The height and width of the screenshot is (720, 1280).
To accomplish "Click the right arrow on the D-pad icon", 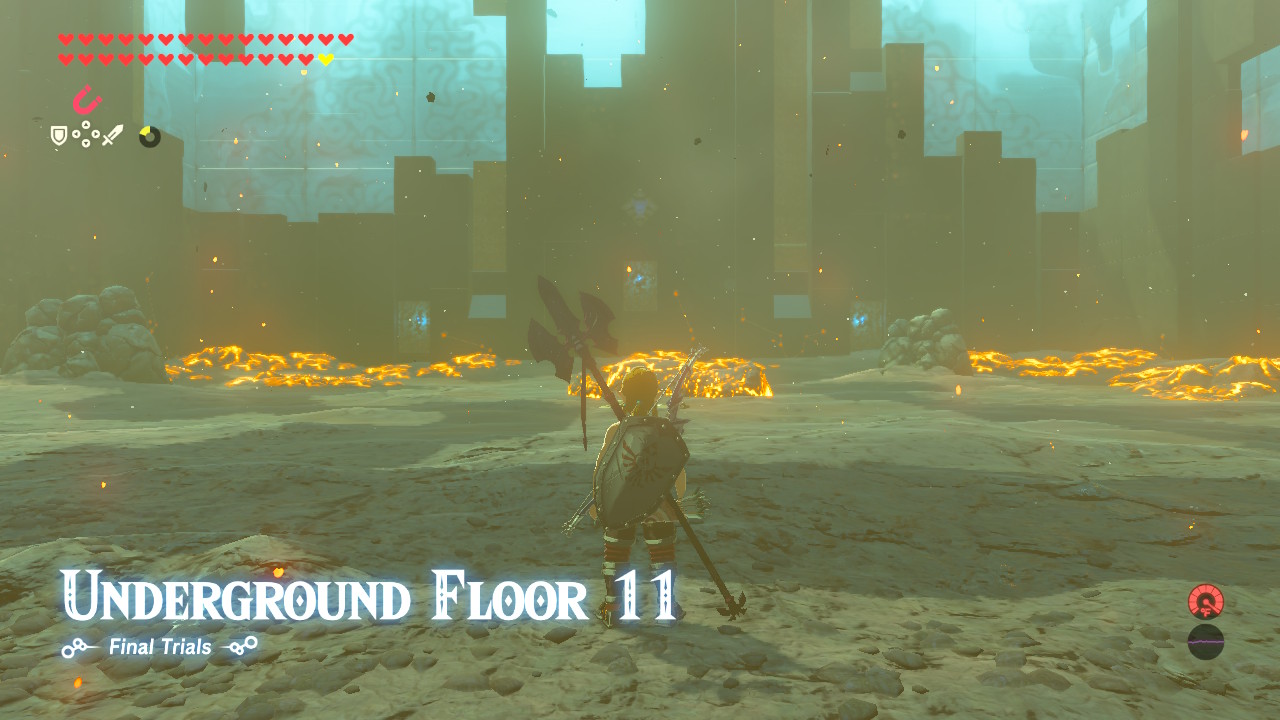I will pyautogui.click(x=96, y=135).
